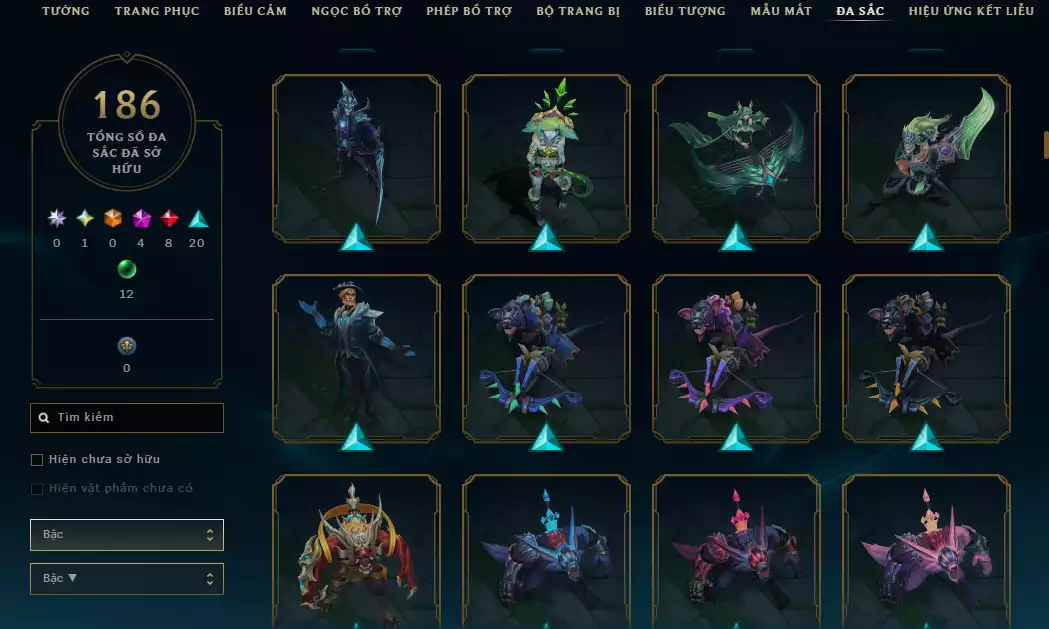1049x629 pixels.
Task: Select the green leafy yordle chroma tile
Action: (546, 158)
